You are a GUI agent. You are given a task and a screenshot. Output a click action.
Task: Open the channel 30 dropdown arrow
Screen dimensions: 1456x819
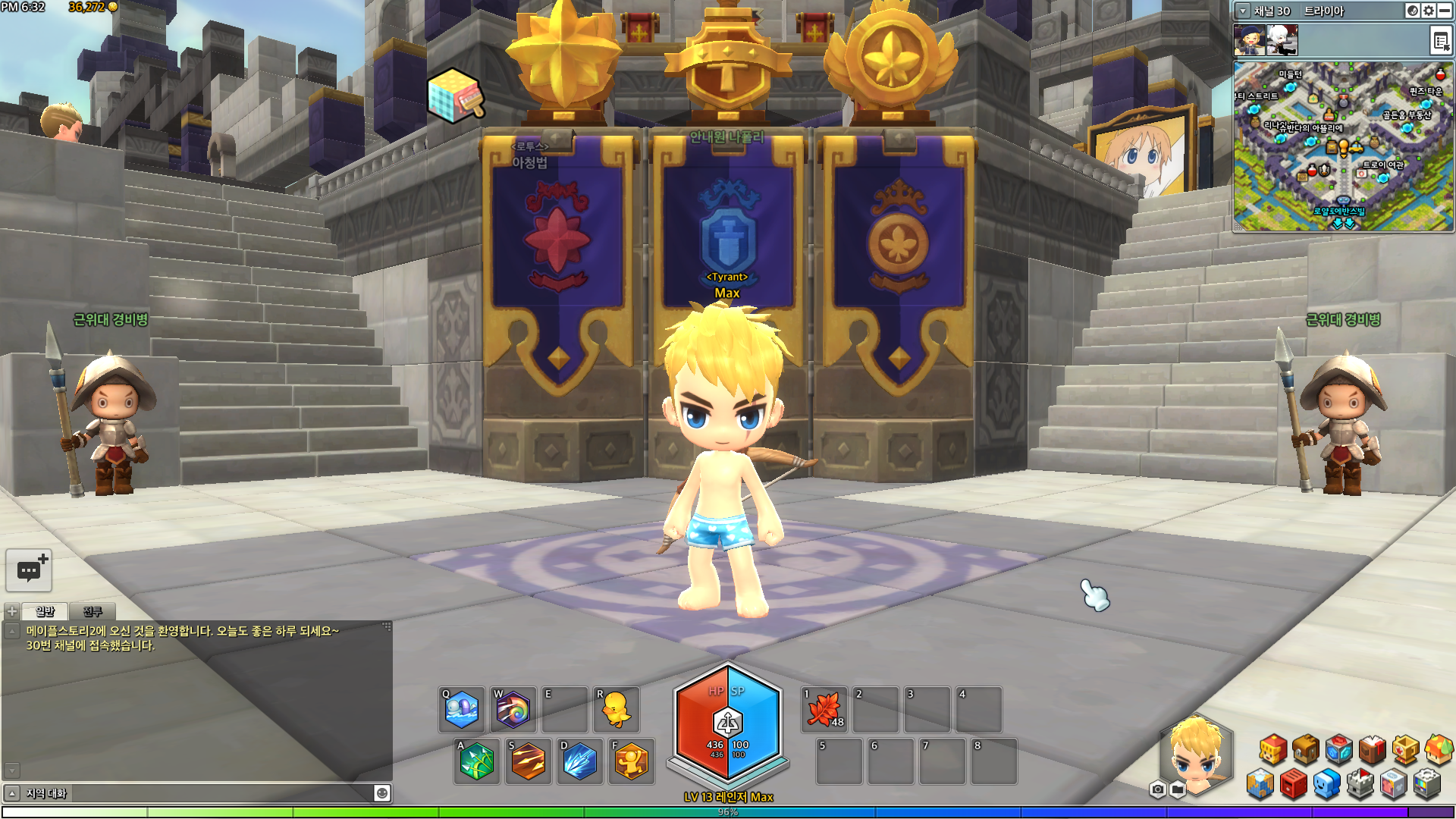tap(1243, 11)
